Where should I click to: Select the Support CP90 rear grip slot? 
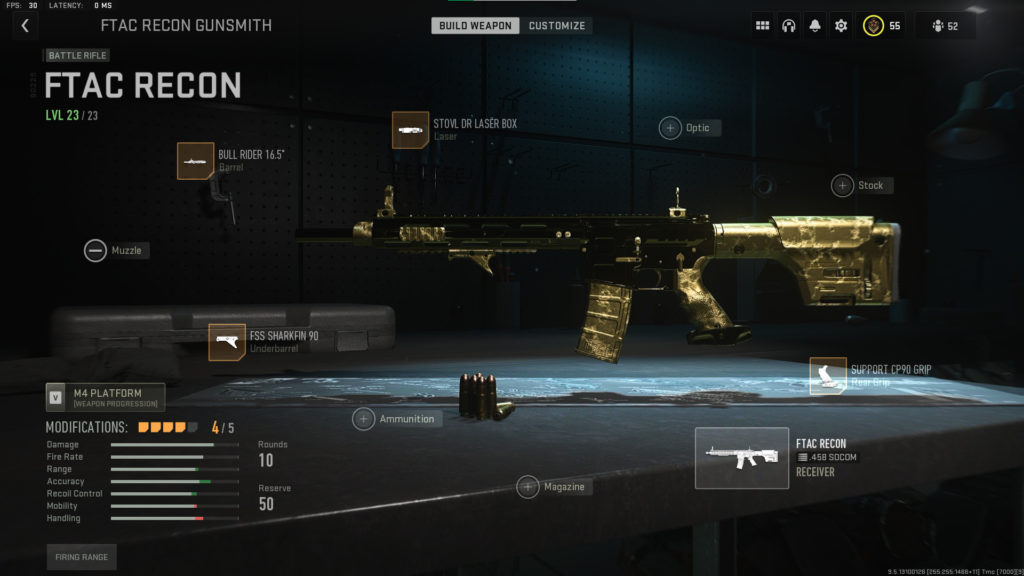828,376
